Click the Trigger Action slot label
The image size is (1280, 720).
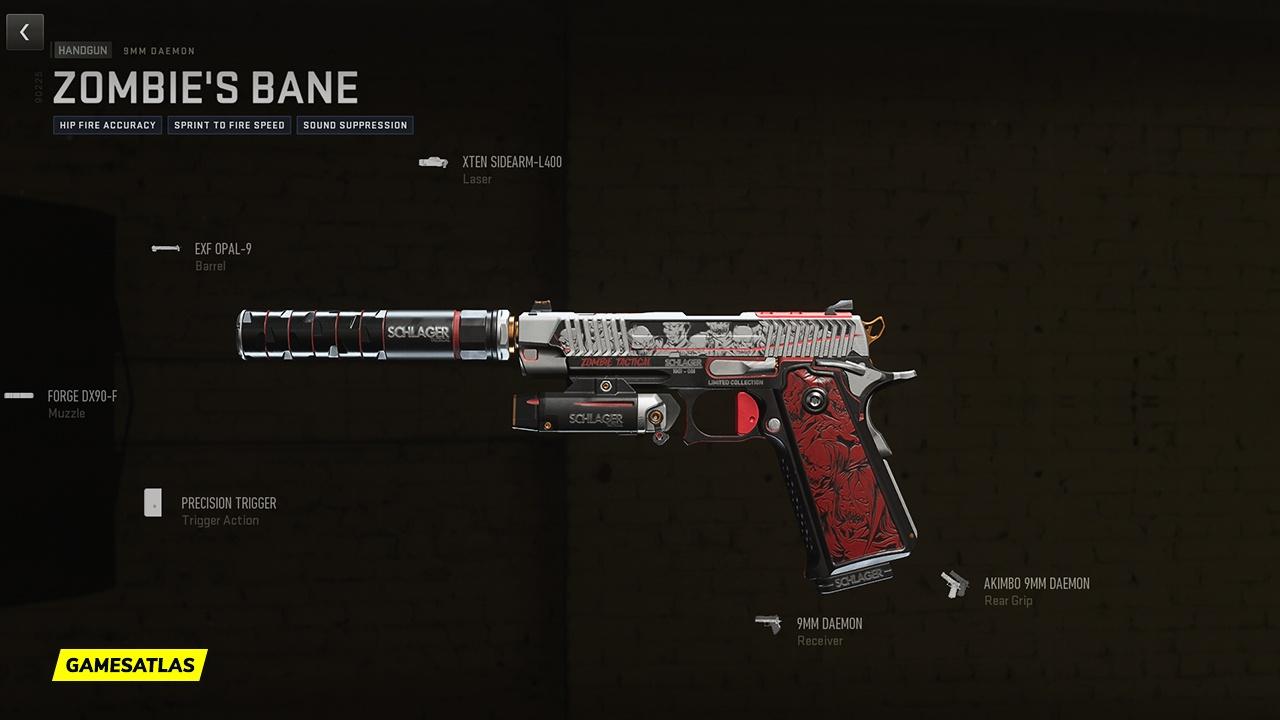220,520
